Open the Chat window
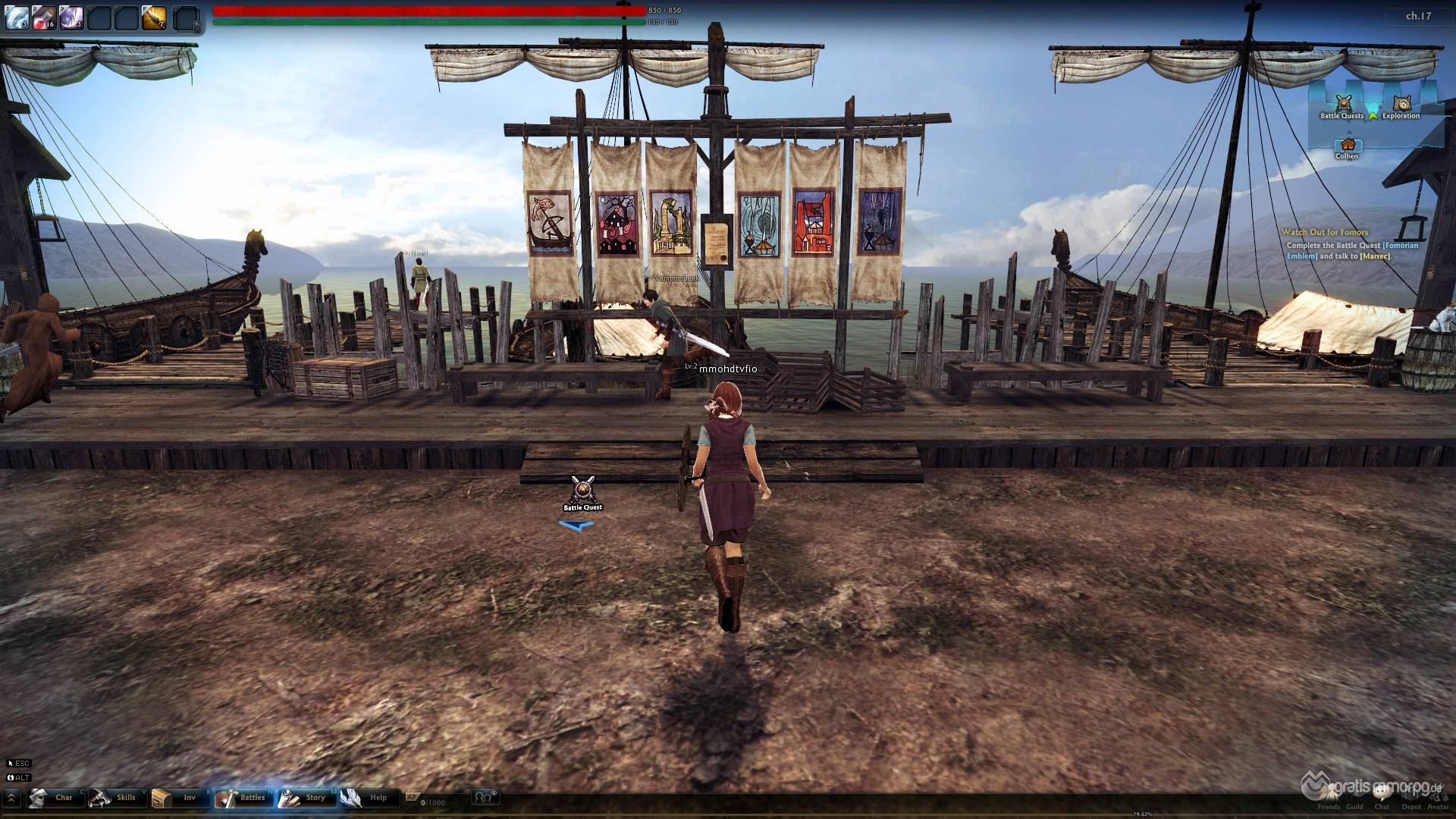Screen dimensions: 1456x819 1382,795
